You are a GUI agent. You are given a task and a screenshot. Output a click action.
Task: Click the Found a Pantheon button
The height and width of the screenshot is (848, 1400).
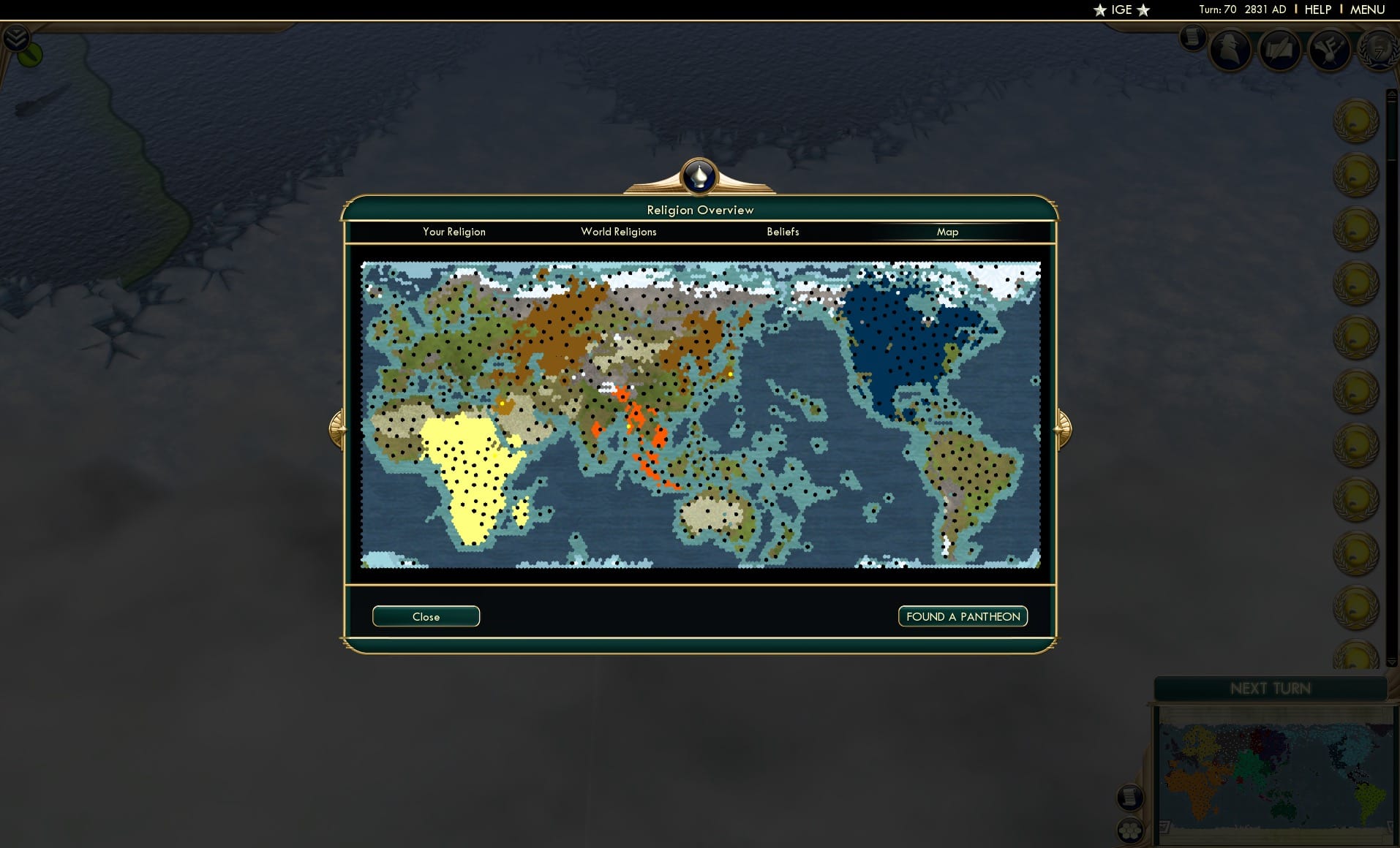(x=962, y=616)
